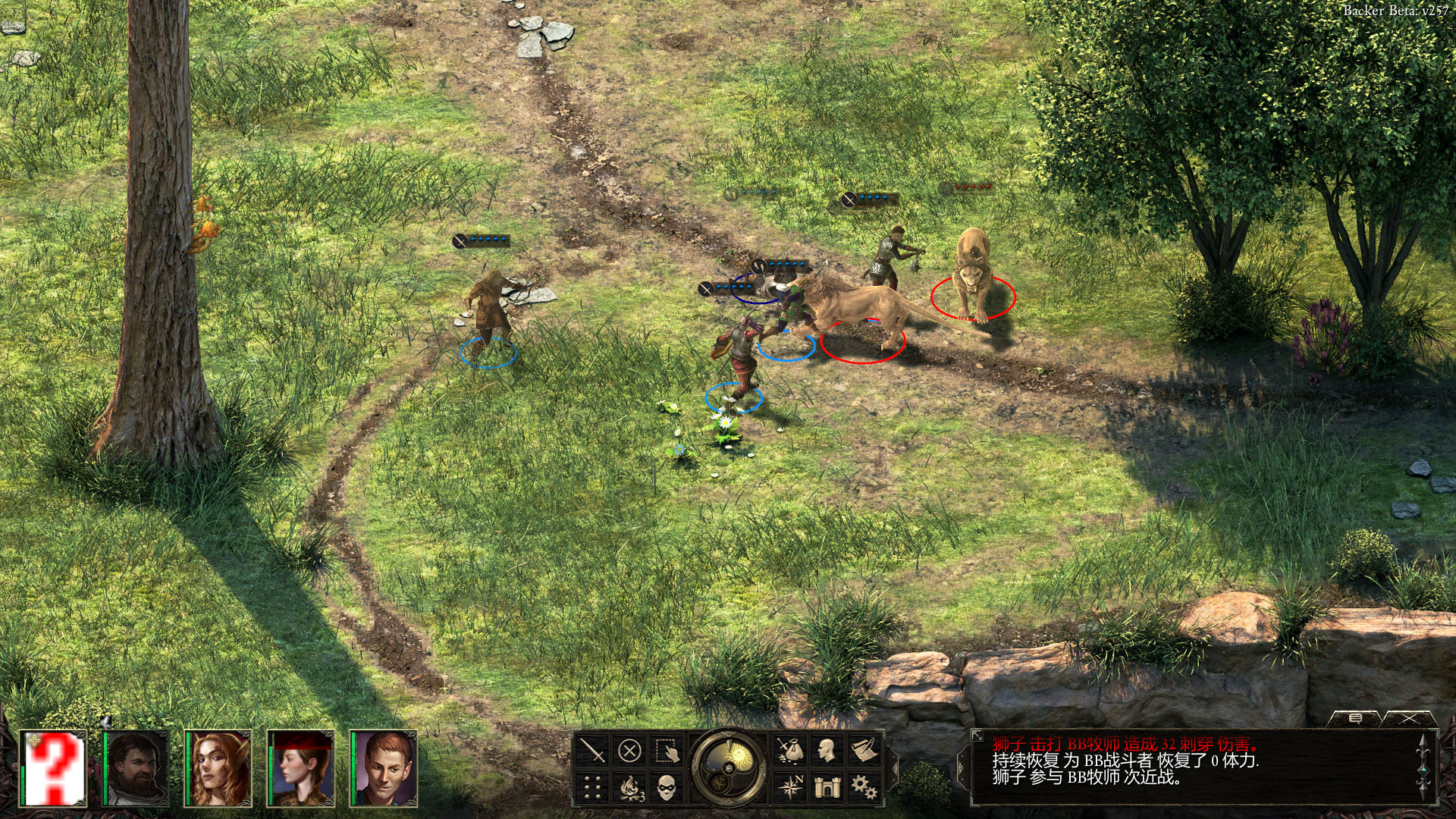Image resolution: width=1456 pixels, height=819 pixels.
Task: Select the bearded man party portrait
Action: [137, 767]
